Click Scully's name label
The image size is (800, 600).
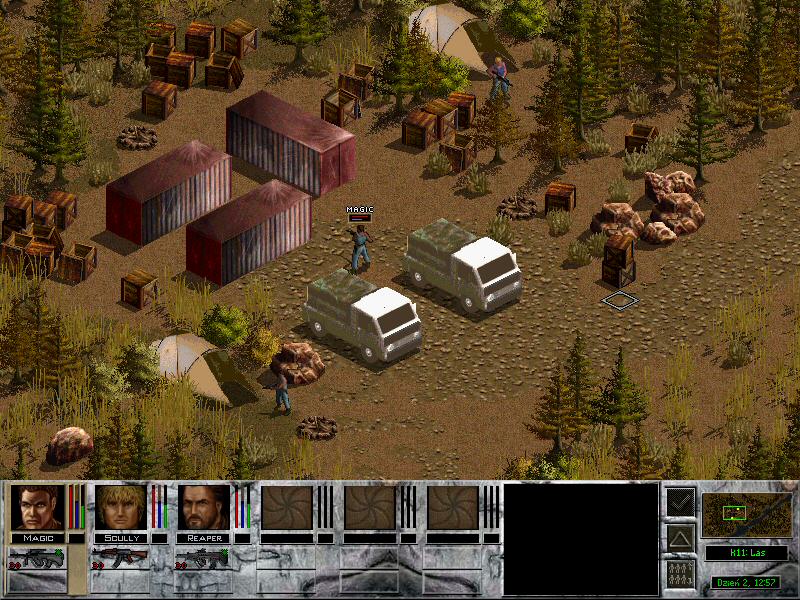click(121, 538)
